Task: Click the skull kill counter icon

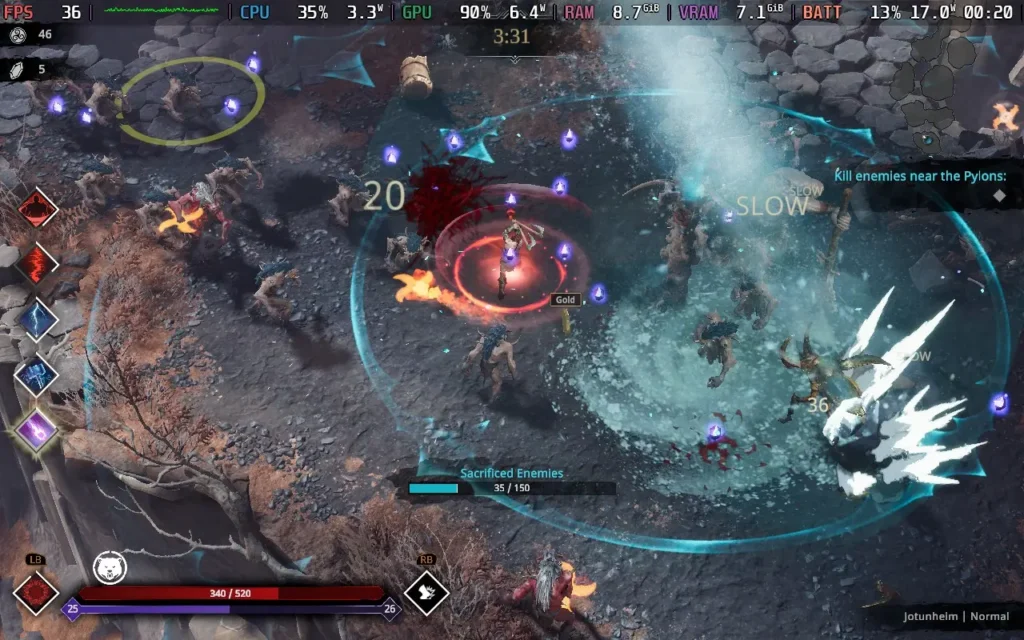Action: 17,34
